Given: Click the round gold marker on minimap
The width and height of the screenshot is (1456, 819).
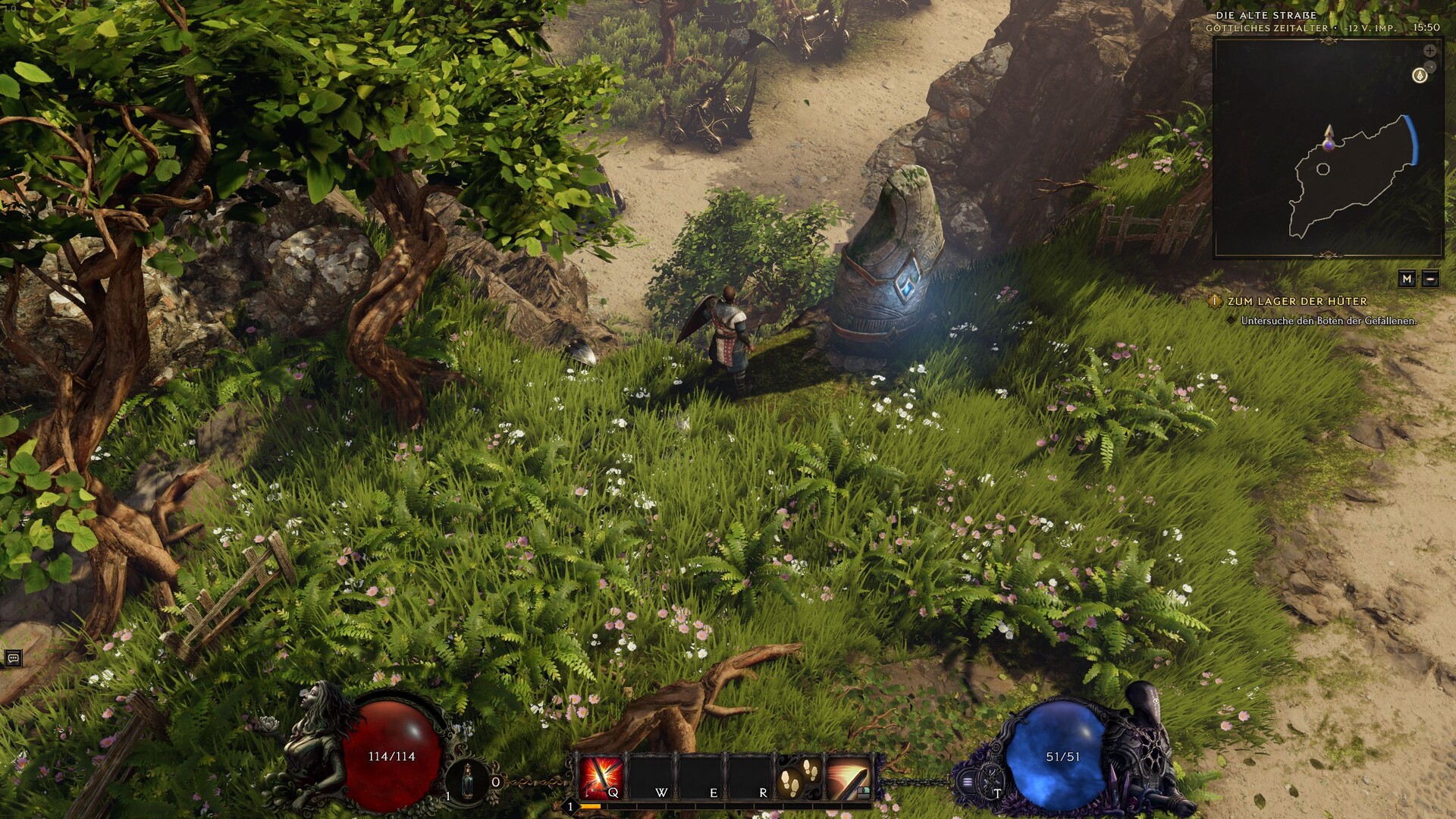Looking at the screenshot, I should tap(1420, 76).
